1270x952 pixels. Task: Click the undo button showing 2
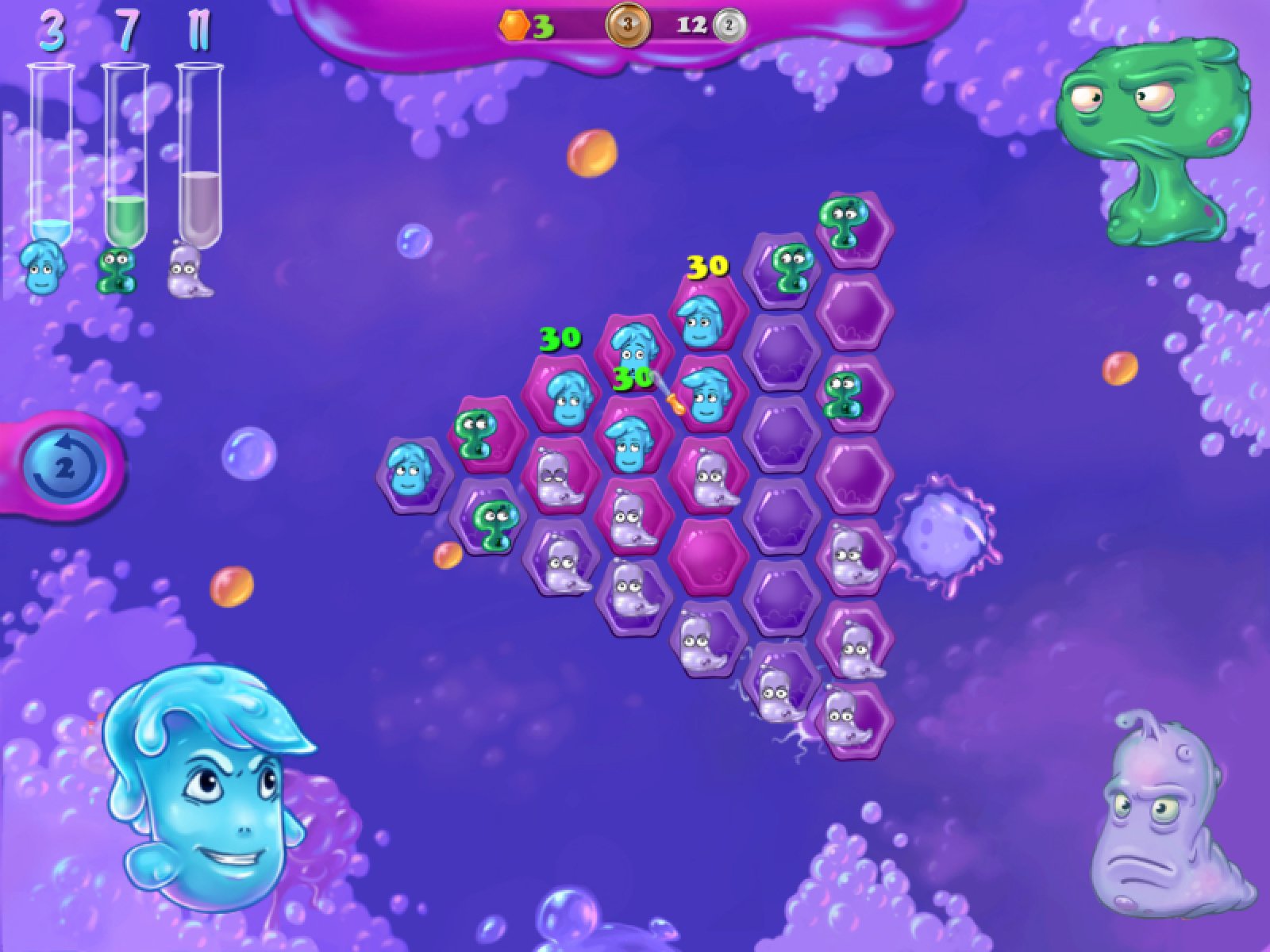click(x=64, y=468)
